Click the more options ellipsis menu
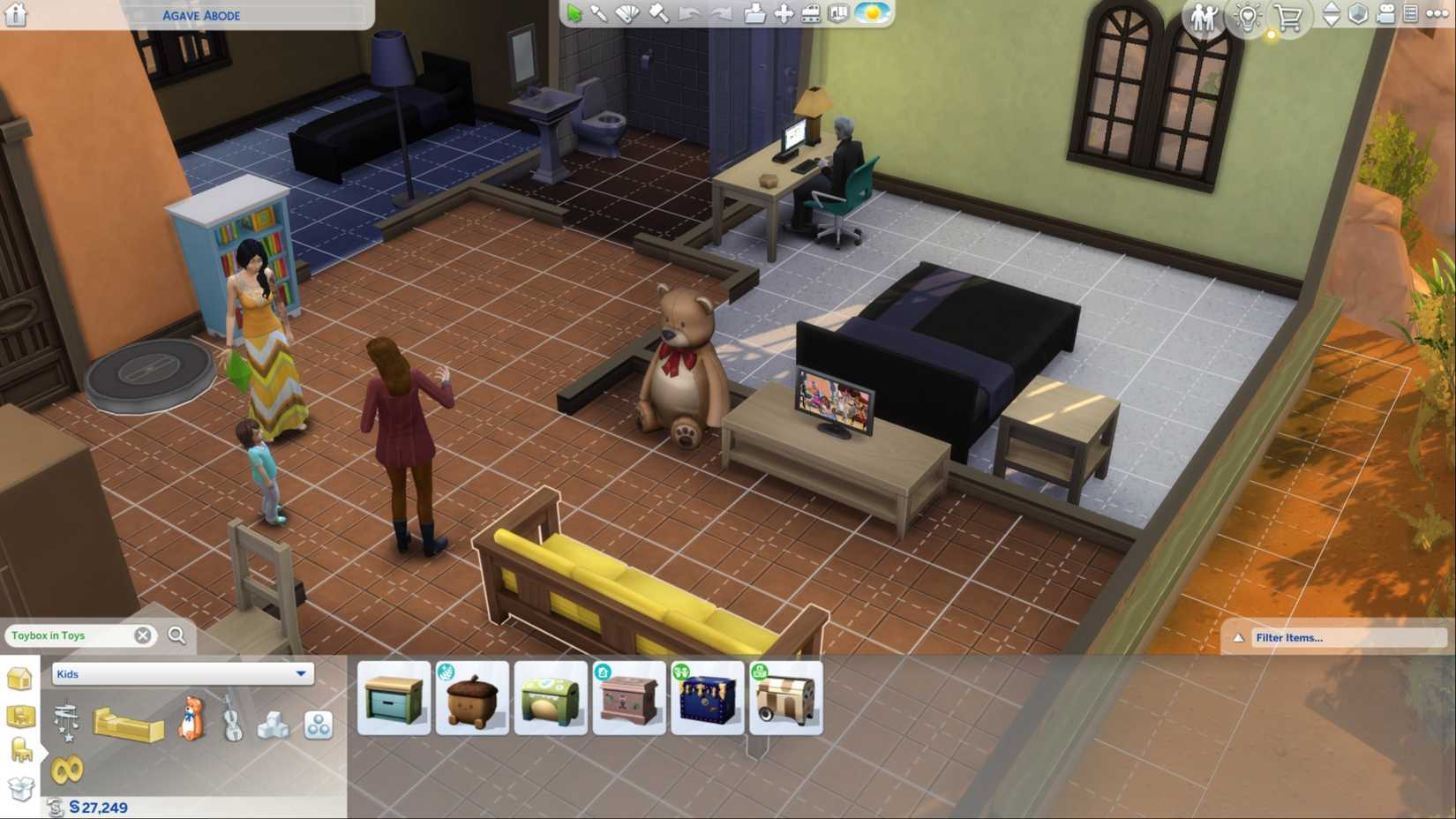 [x=1437, y=13]
